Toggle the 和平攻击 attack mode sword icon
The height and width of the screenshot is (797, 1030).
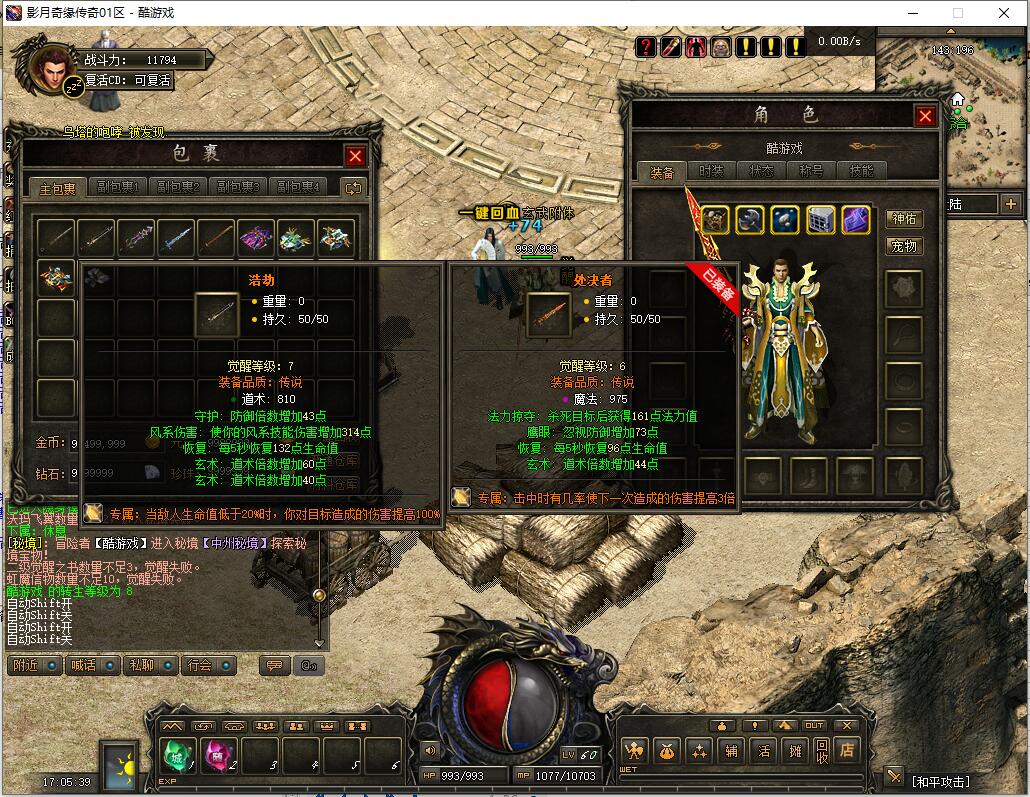pyautogui.click(x=893, y=777)
